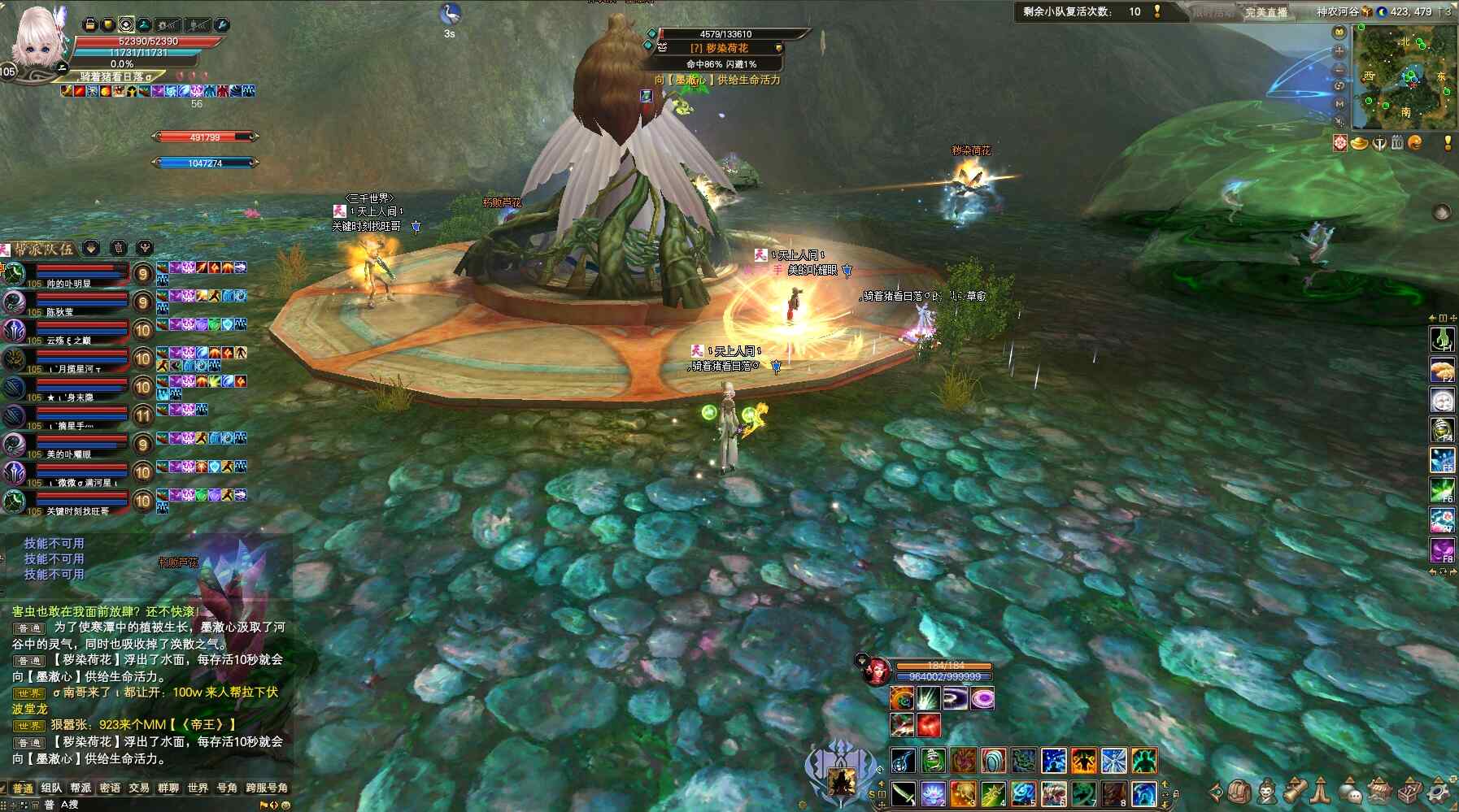Switch to the 组队 chat tab
The width and height of the screenshot is (1459, 812).
(51, 788)
